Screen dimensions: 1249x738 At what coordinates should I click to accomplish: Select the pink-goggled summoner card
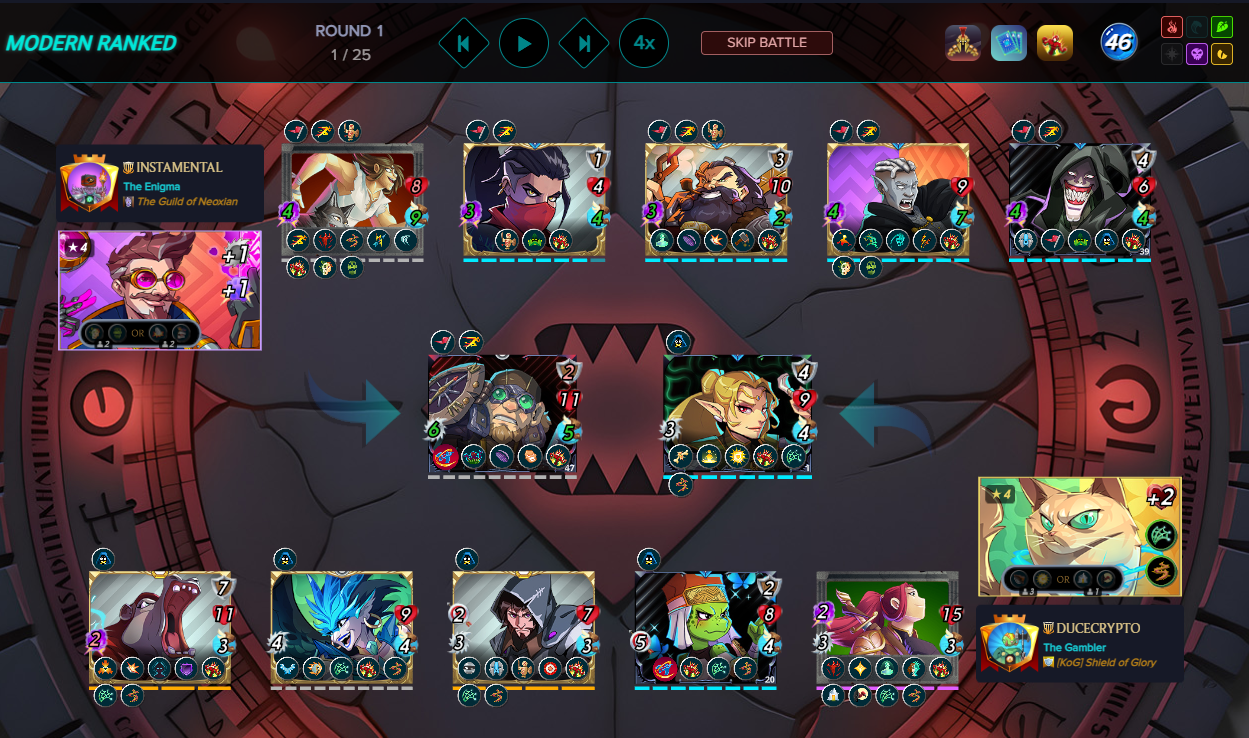(x=160, y=290)
